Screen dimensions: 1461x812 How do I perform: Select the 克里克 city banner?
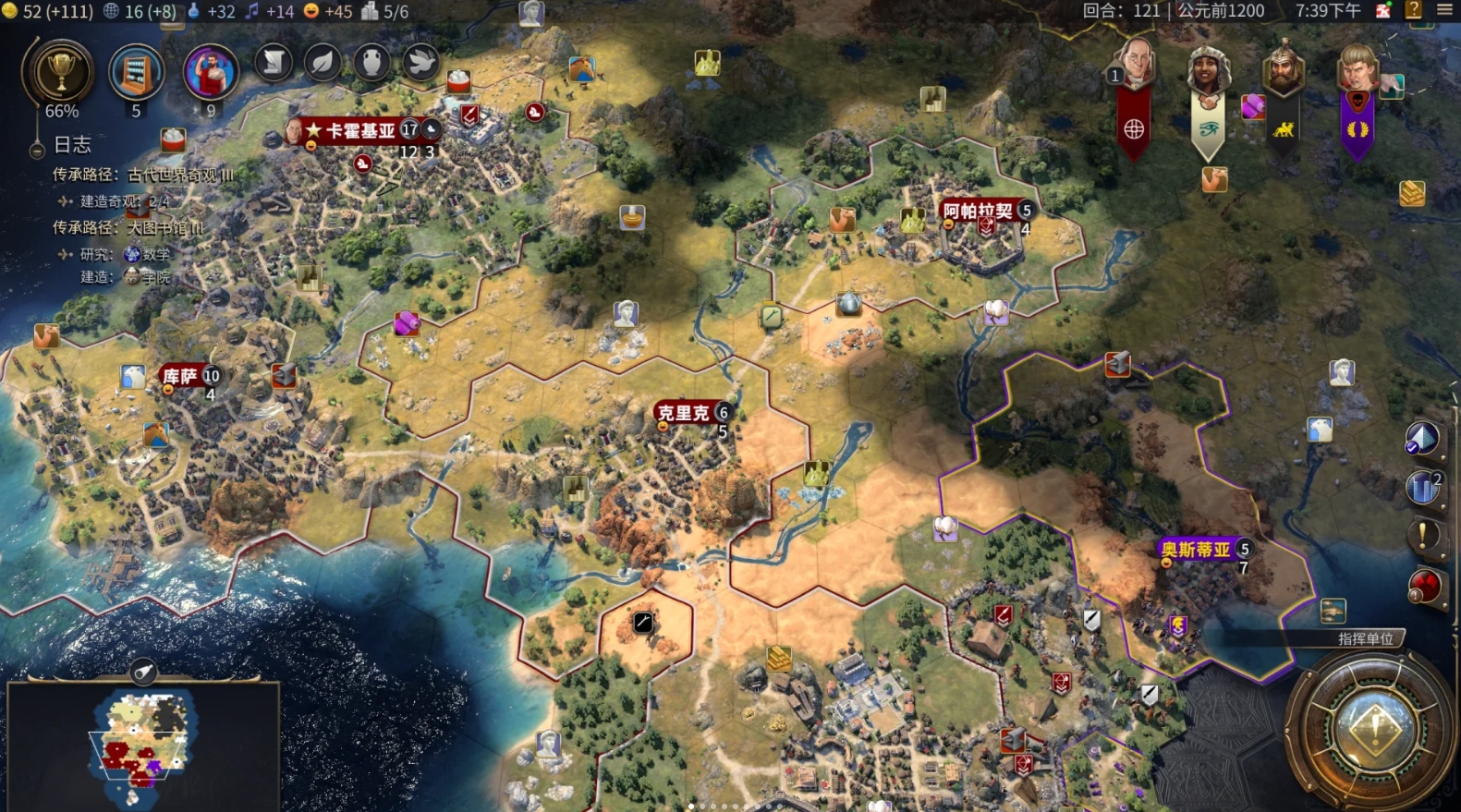(x=684, y=413)
